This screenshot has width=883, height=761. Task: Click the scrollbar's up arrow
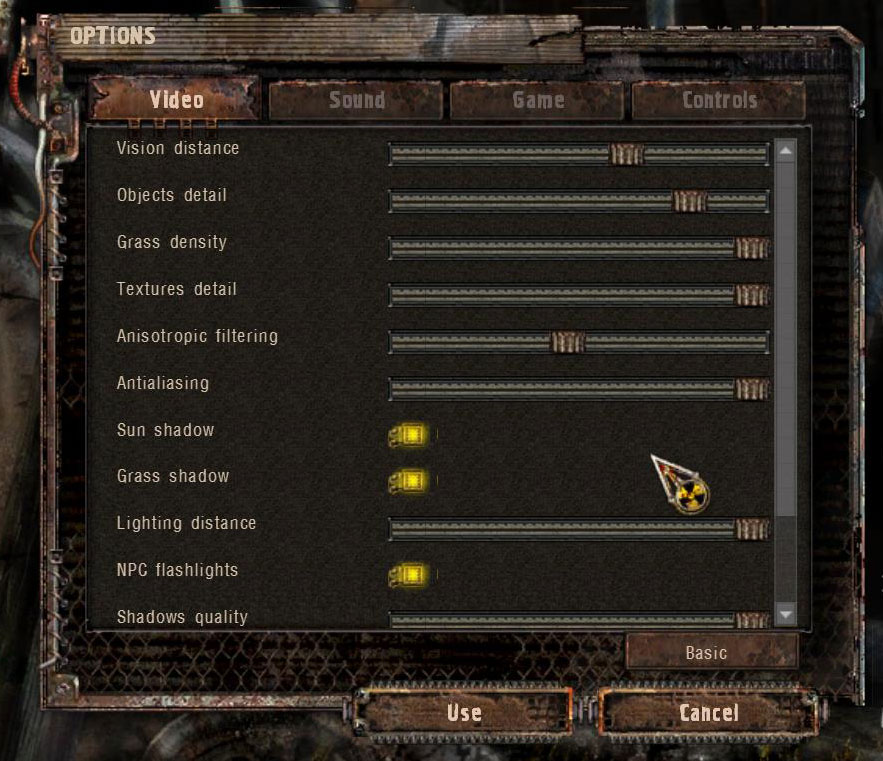tap(785, 151)
